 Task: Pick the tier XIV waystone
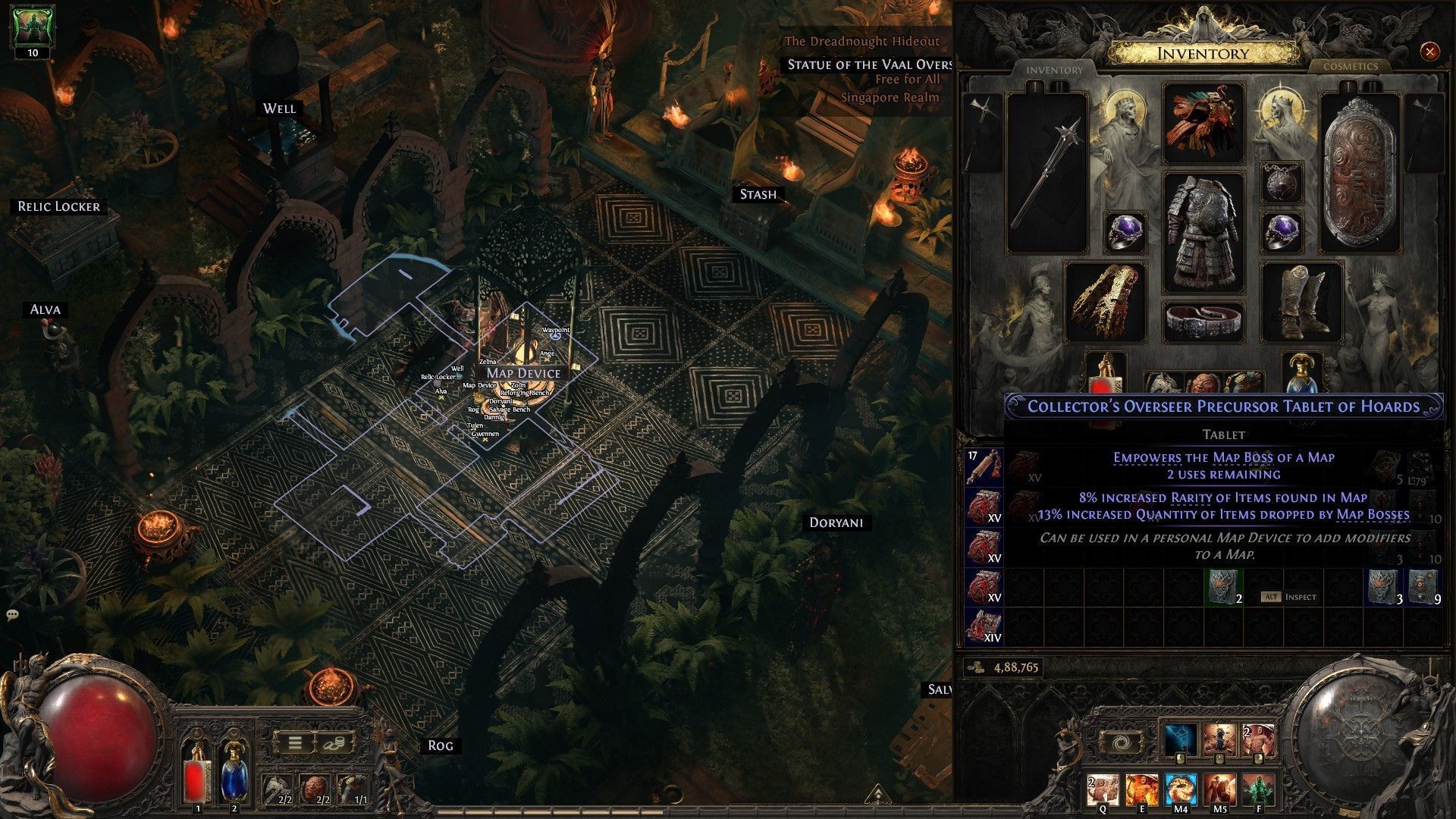[984, 626]
